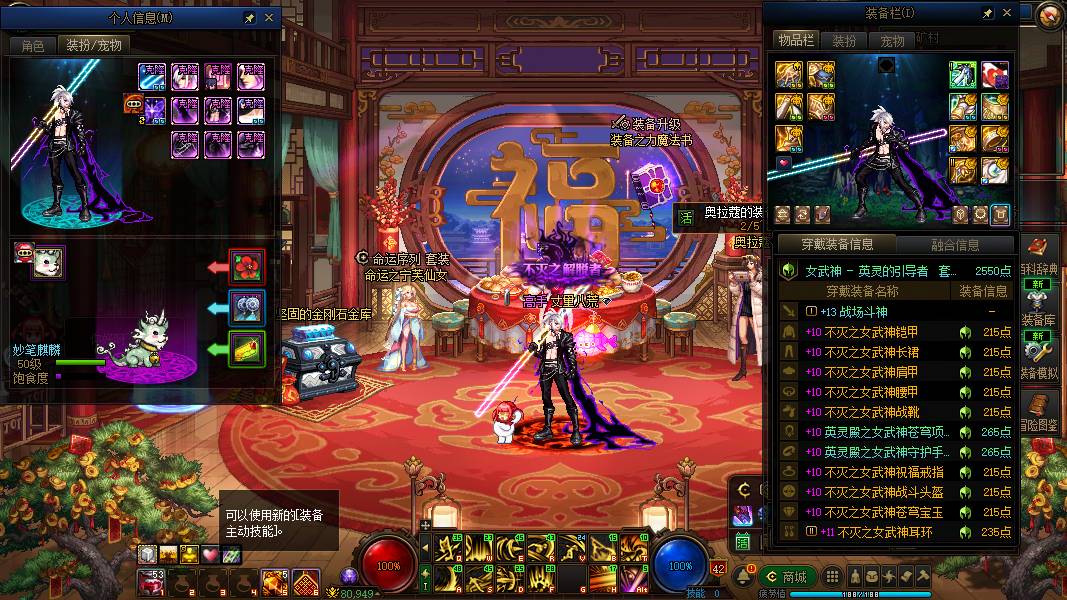Open the 冒险图鉴 adventure guide button
This screenshot has width=1067, height=600.
[1041, 410]
